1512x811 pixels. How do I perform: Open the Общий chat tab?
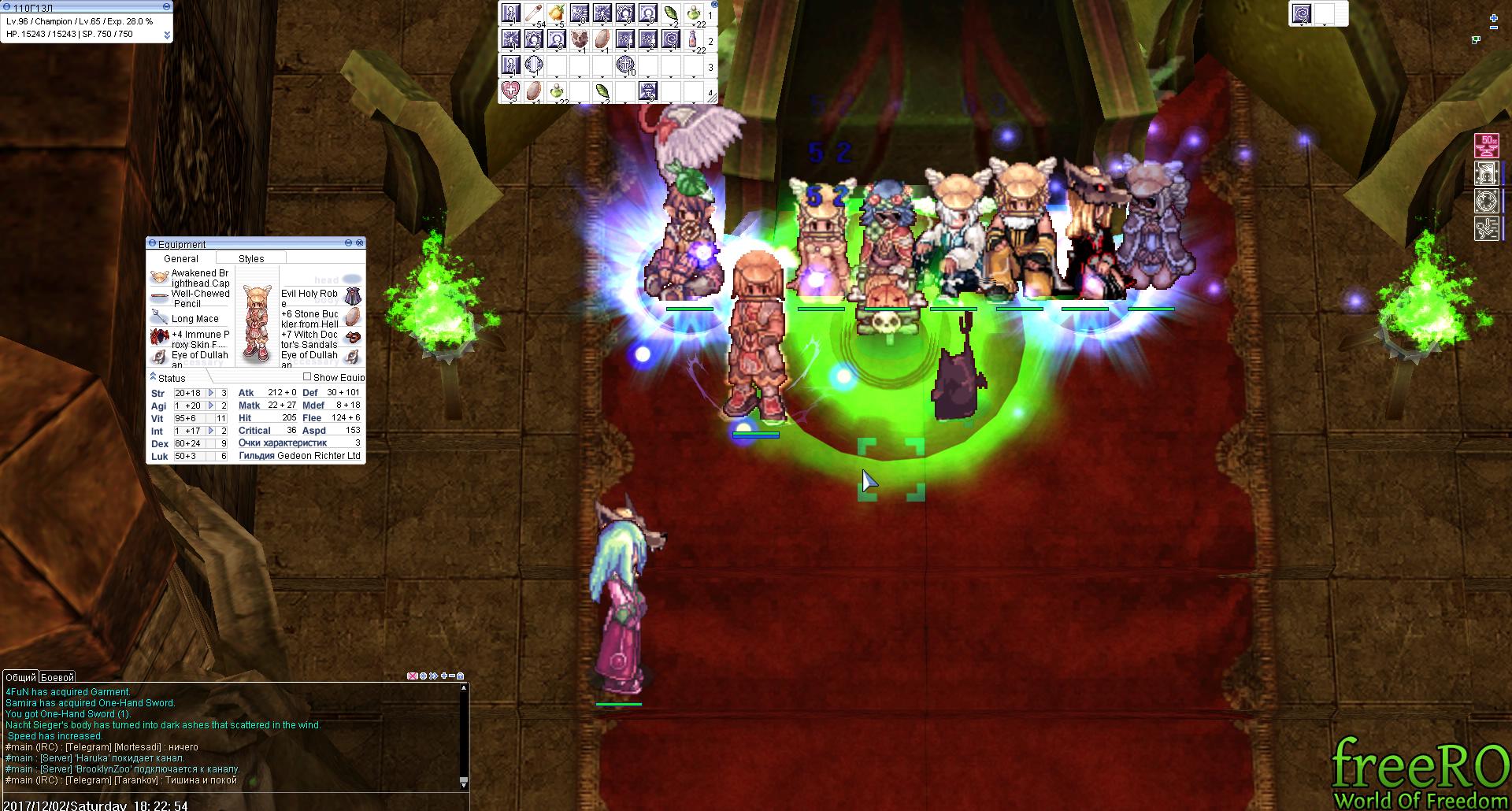20,677
